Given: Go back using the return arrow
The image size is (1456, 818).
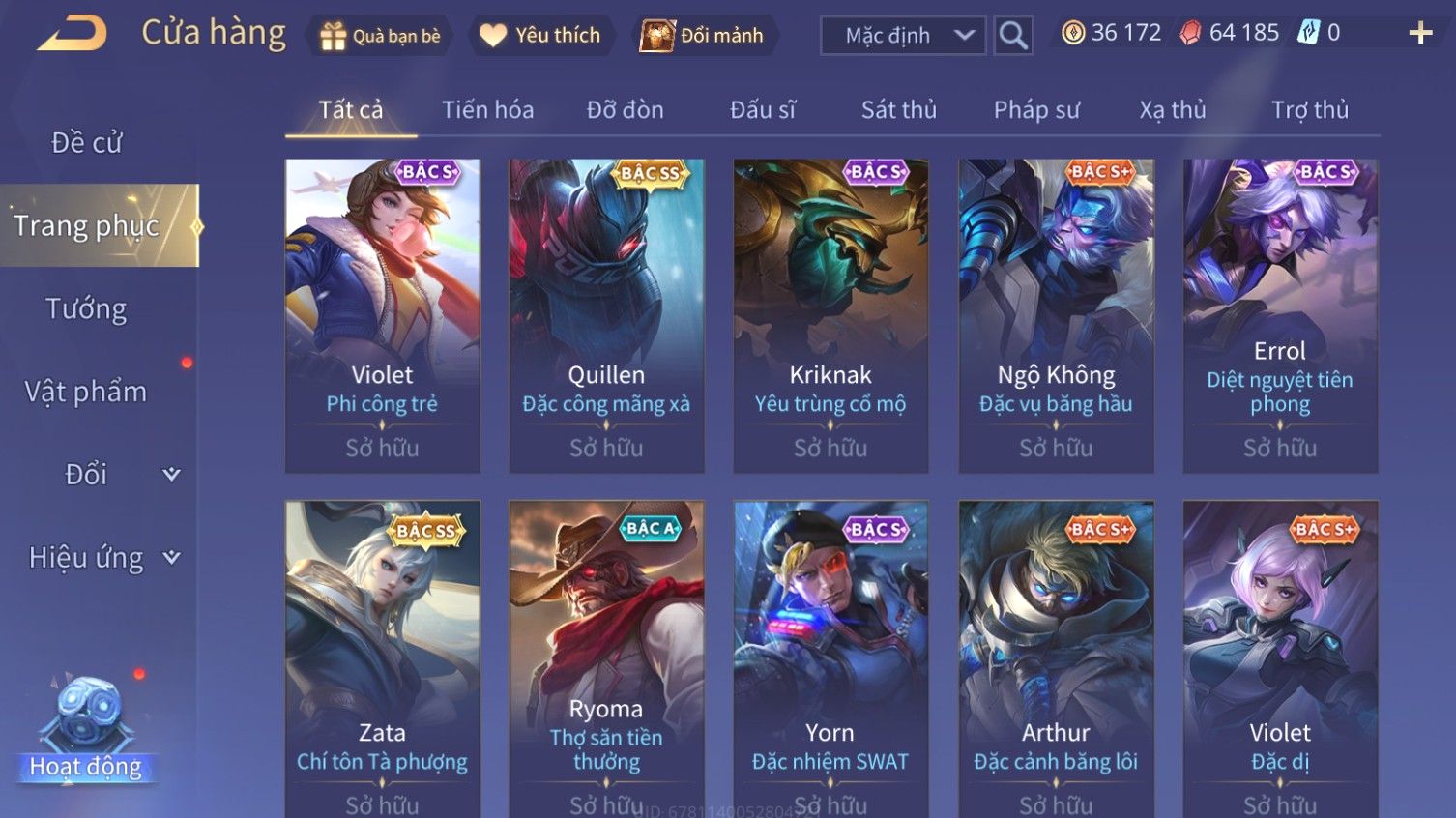Looking at the screenshot, I should click(72, 34).
